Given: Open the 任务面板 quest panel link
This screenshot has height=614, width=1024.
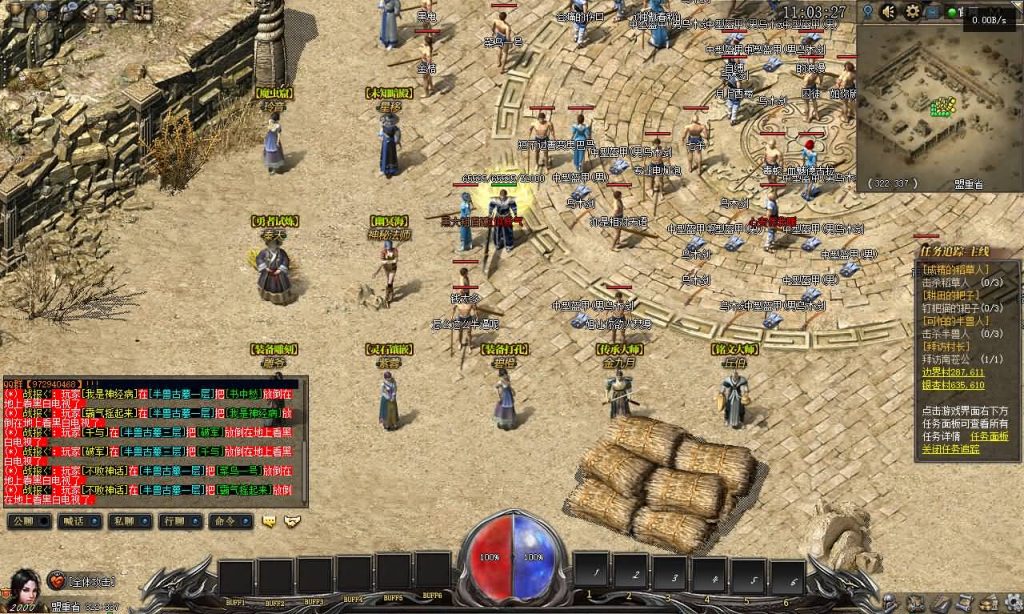Looking at the screenshot, I should coord(989,436).
